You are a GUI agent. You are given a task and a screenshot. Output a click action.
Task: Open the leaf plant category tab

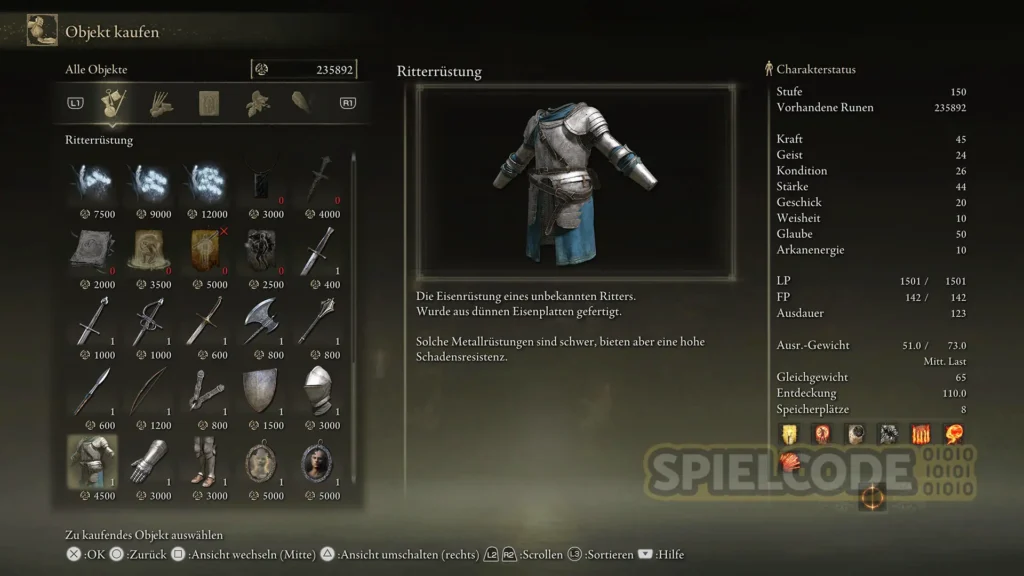point(258,103)
